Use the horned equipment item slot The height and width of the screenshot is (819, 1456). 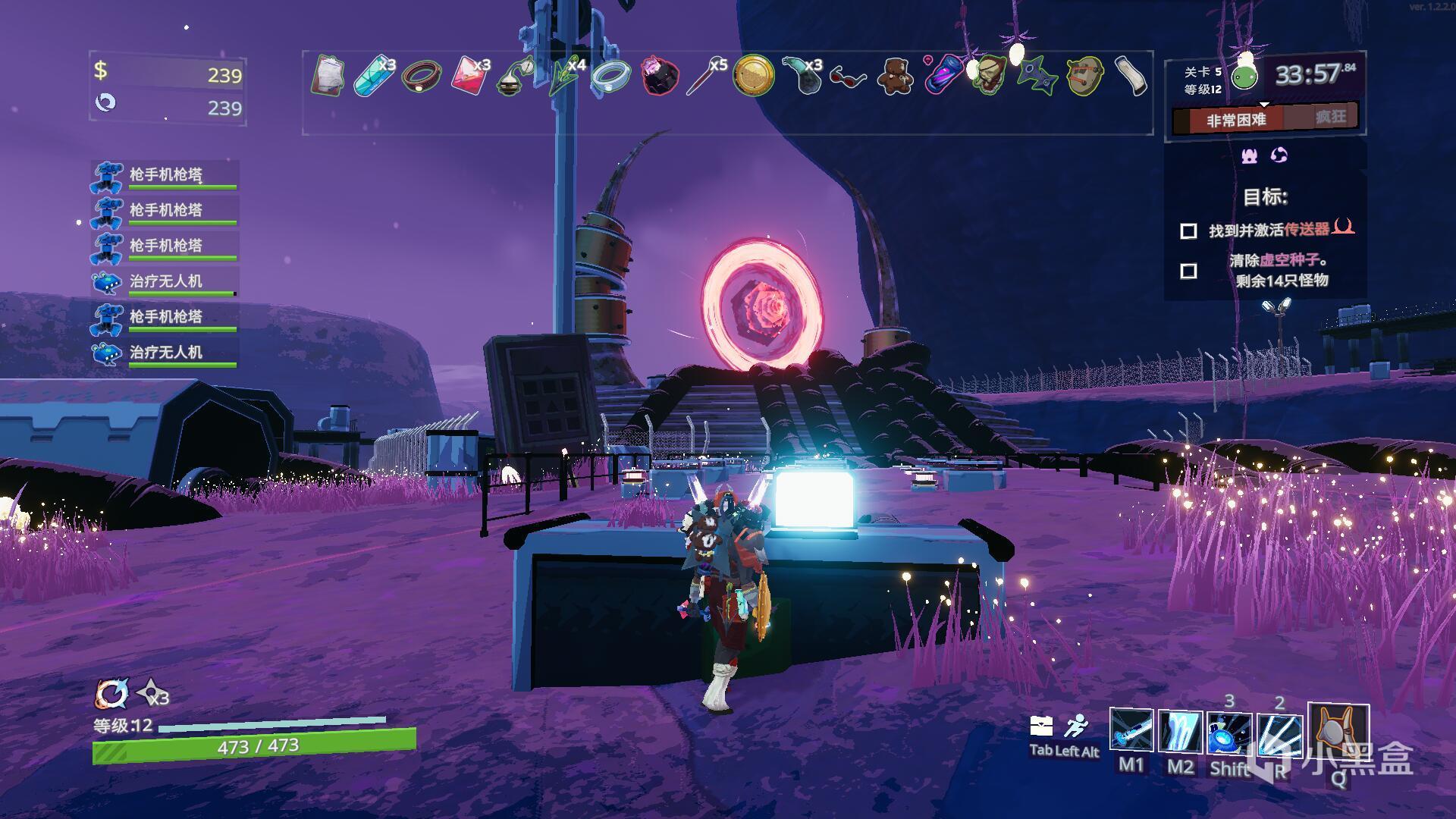tap(1338, 733)
